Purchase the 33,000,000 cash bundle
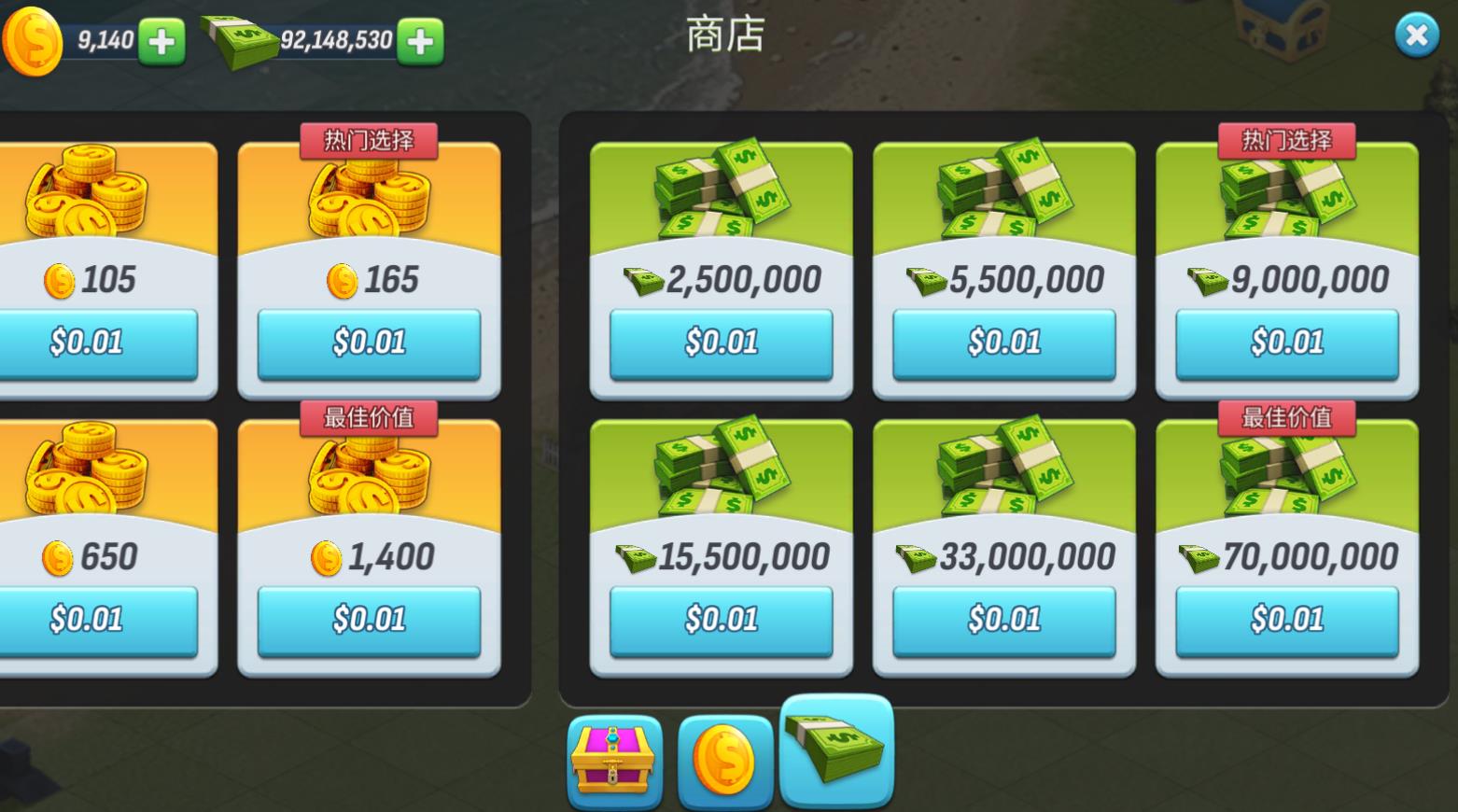The image size is (1458, 812). click(x=1003, y=618)
